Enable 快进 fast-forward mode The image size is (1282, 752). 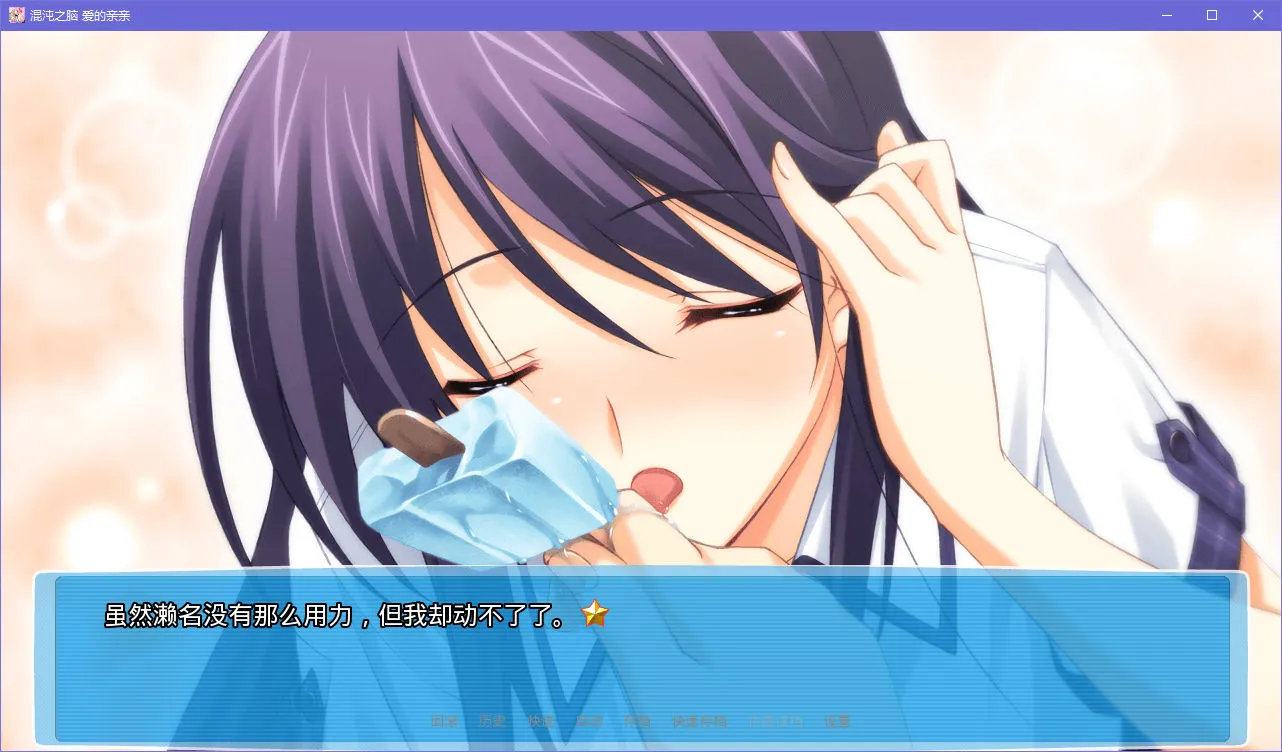pyautogui.click(x=541, y=719)
